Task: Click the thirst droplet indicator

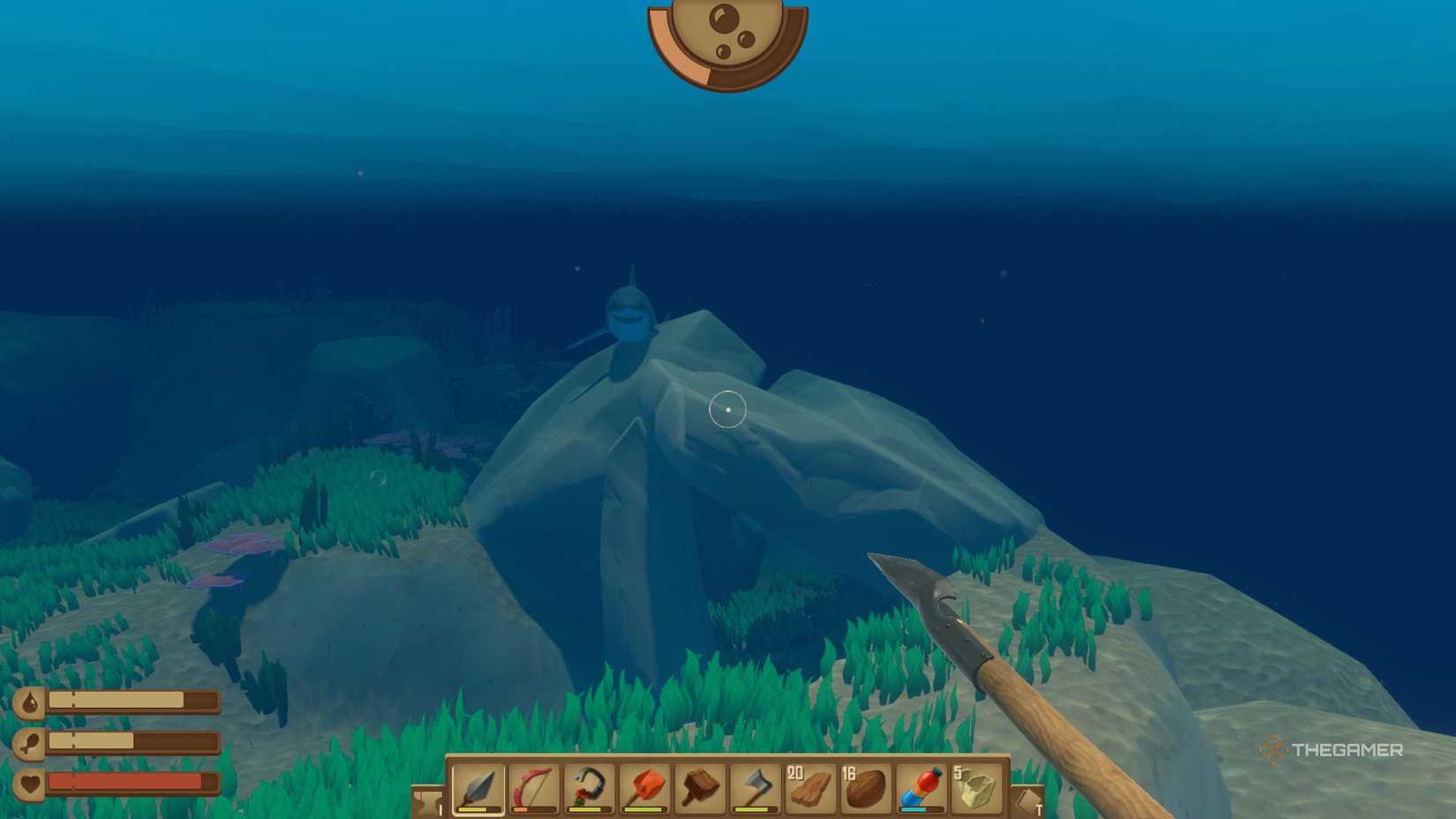Action: [29, 701]
